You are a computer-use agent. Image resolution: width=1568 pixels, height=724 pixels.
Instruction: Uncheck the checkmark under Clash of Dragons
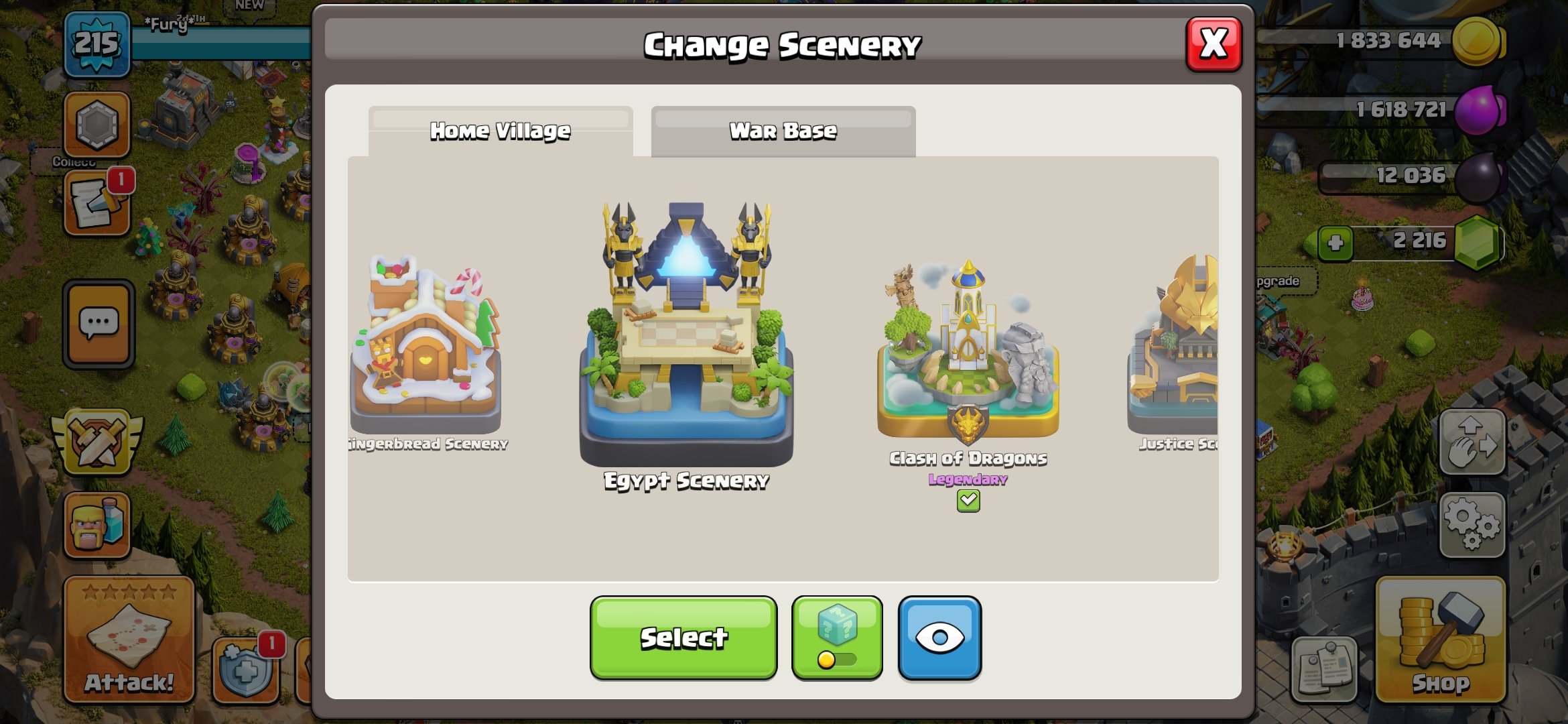pos(969,499)
